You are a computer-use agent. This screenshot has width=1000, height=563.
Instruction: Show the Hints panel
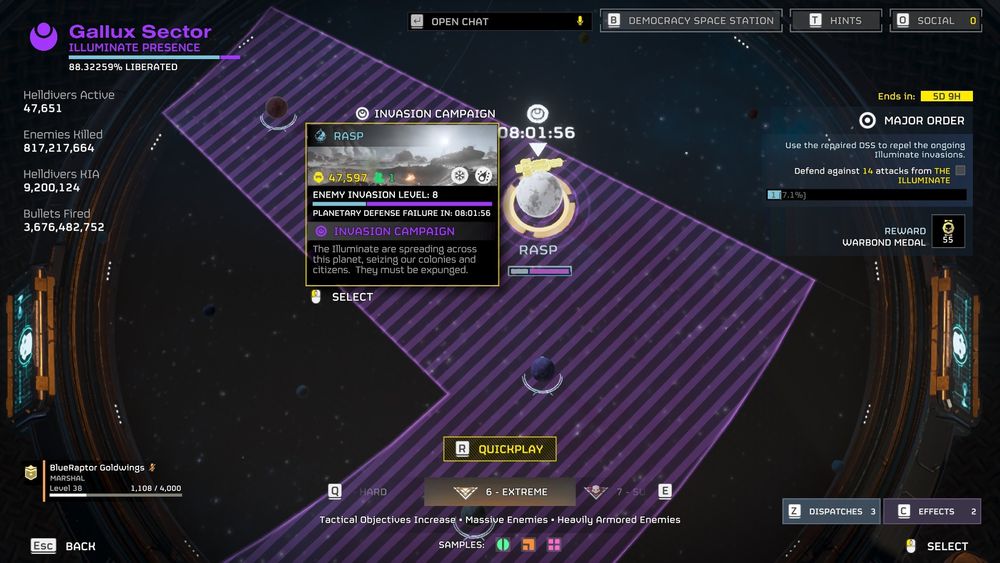(x=836, y=21)
